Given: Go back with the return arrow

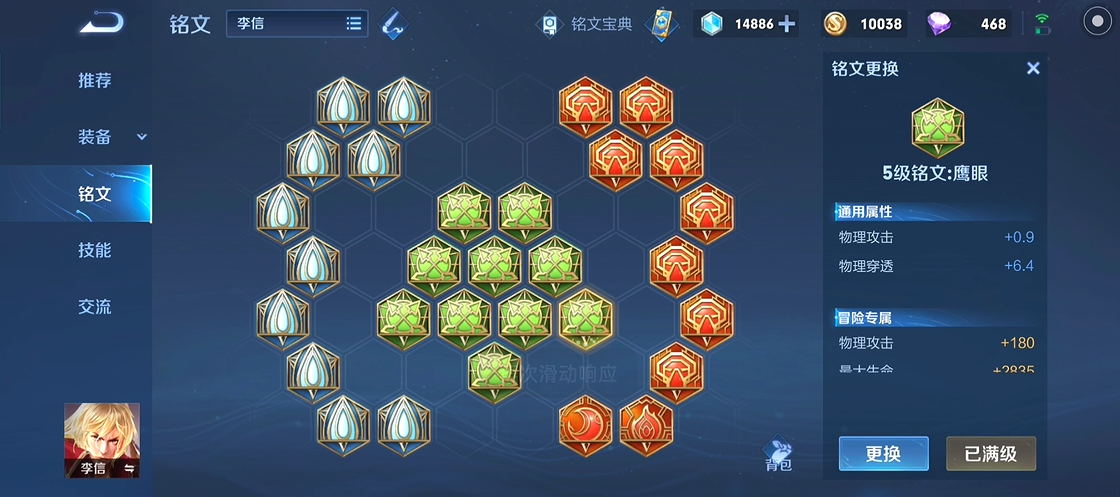Looking at the screenshot, I should point(101,23).
